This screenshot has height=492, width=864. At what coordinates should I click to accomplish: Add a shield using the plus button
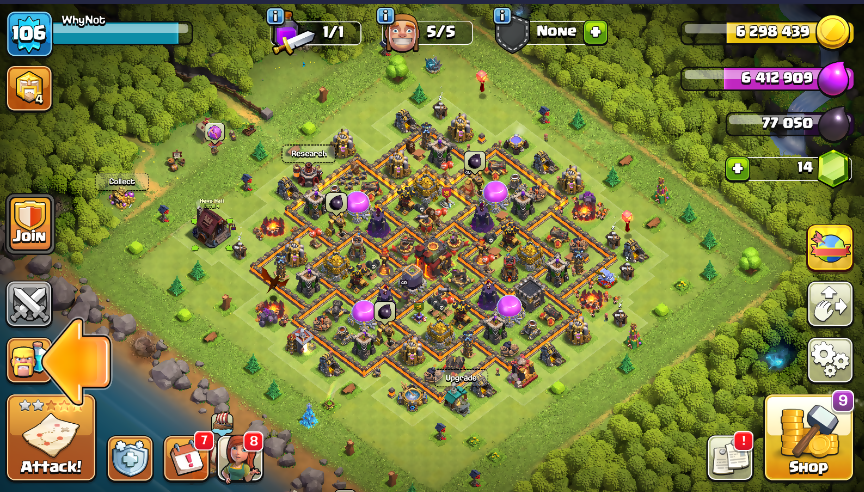click(596, 32)
